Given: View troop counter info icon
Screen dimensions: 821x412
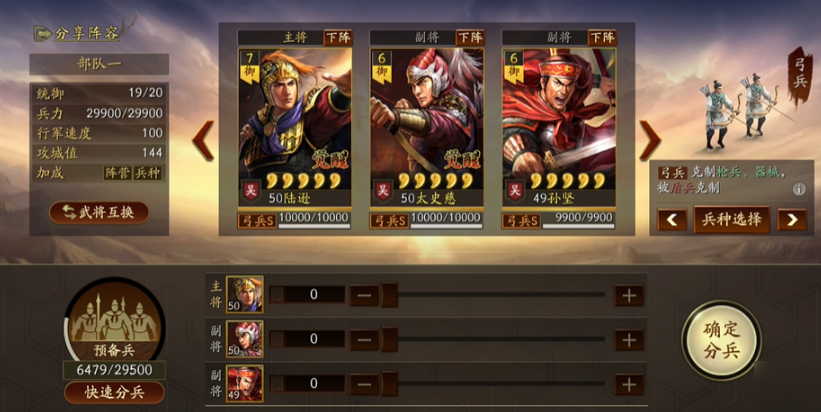Looking at the screenshot, I should click(799, 189).
